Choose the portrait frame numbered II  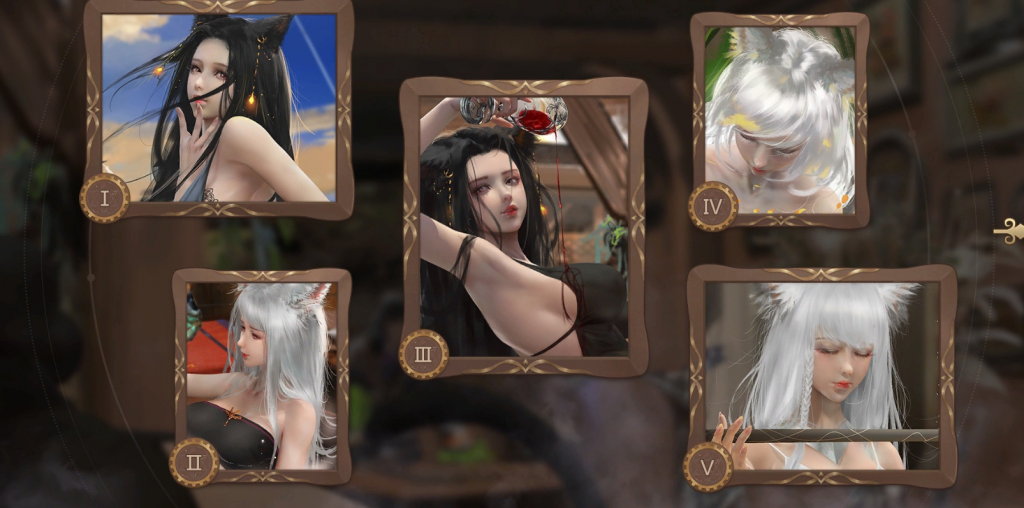[261, 375]
